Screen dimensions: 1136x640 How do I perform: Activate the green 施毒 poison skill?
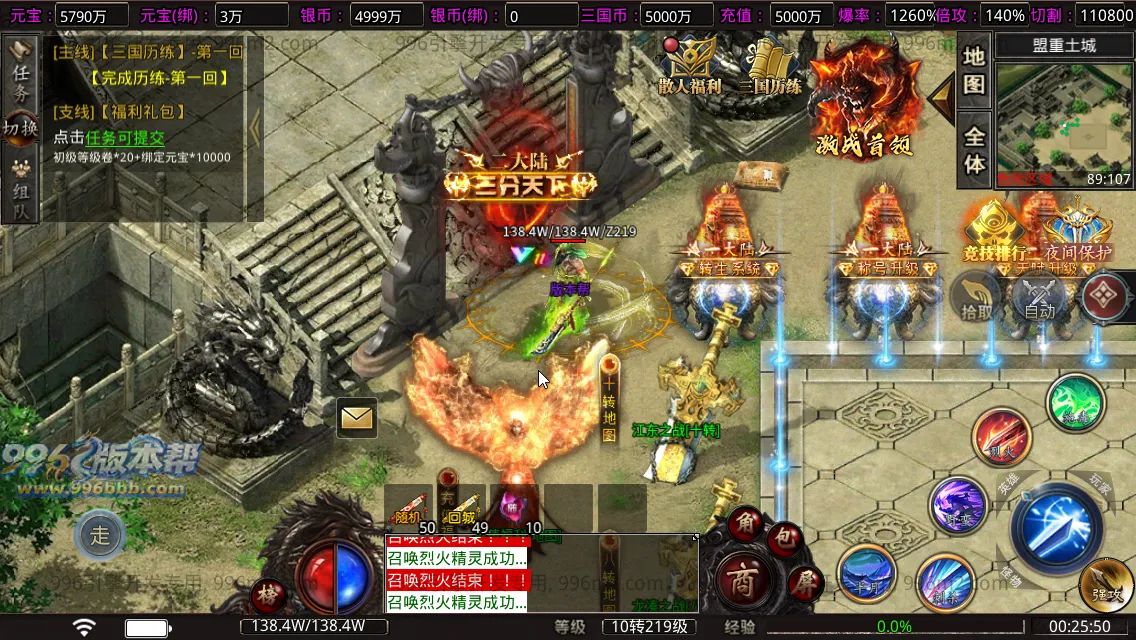1075,403
